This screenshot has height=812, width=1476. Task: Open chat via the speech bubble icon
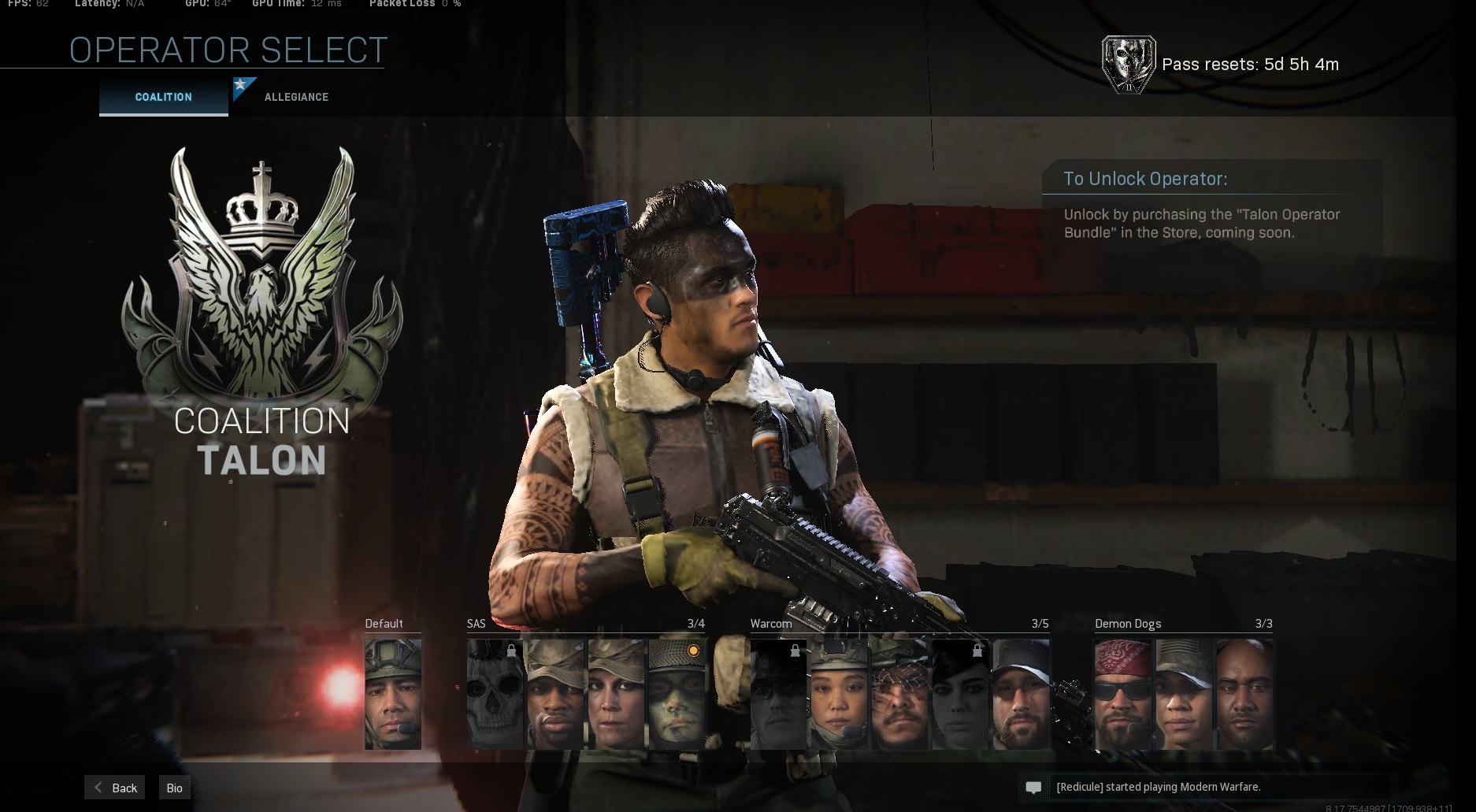[x=1033, y=788]
